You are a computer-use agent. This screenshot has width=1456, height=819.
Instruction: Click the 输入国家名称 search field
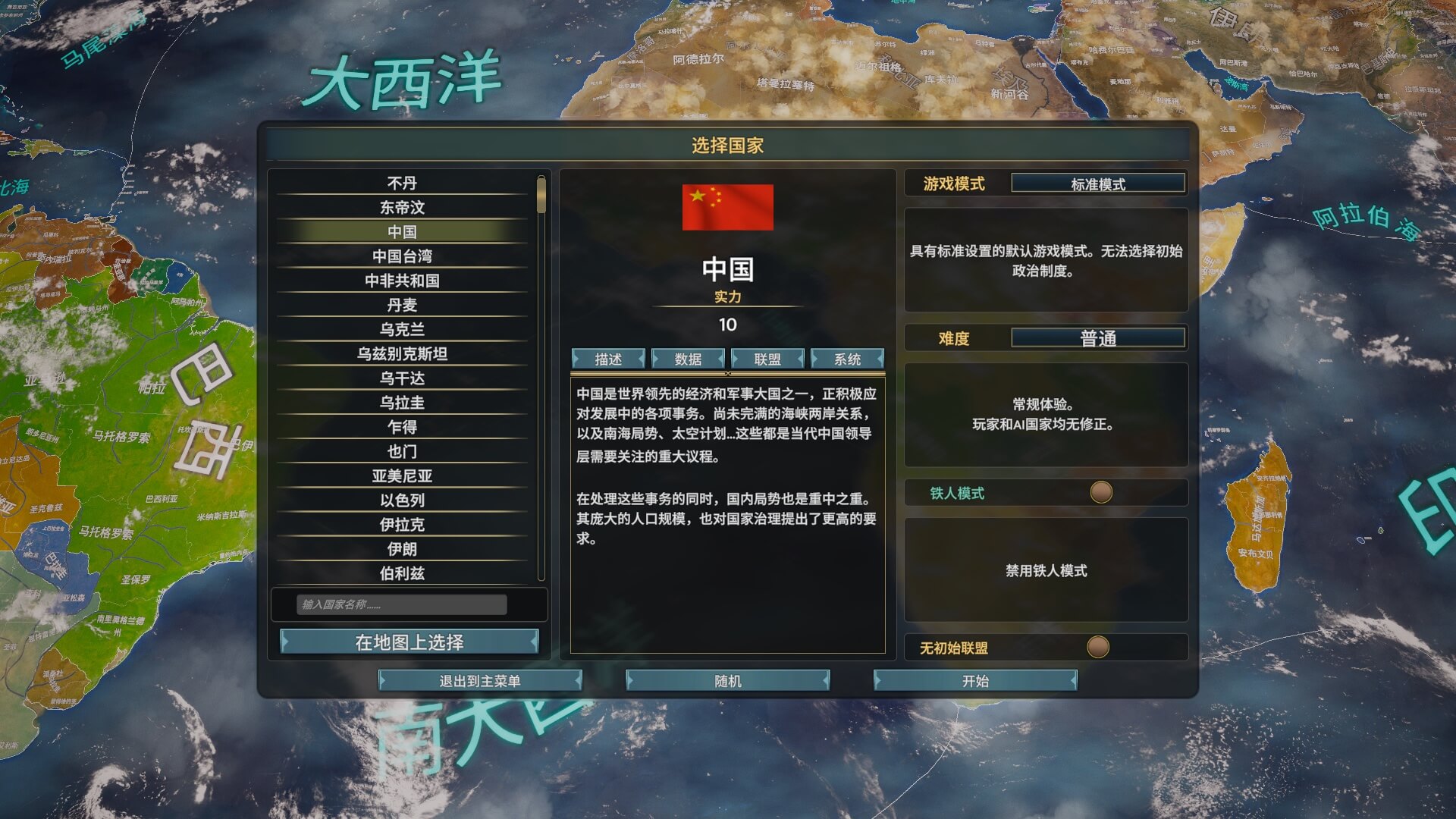point(401,604)
